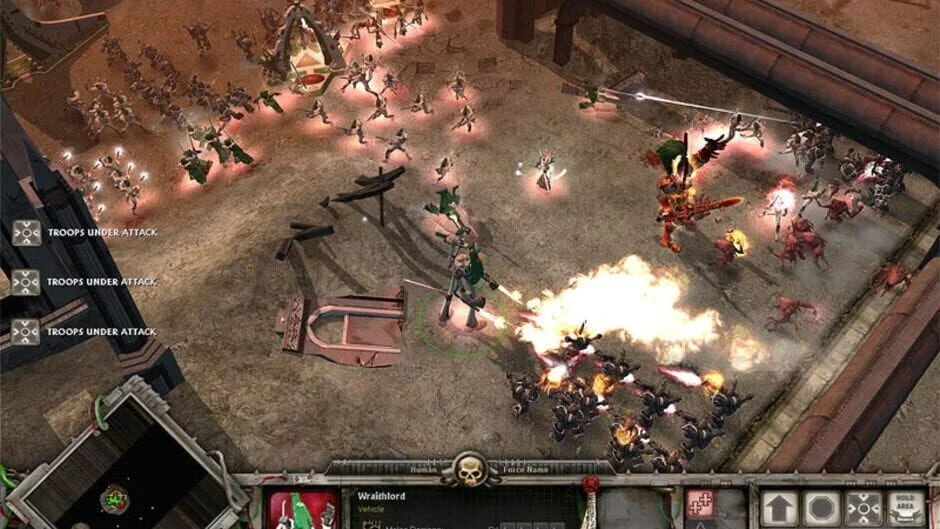
Task: Activate the red cross repair icon
Action: [x=701, y=505]
